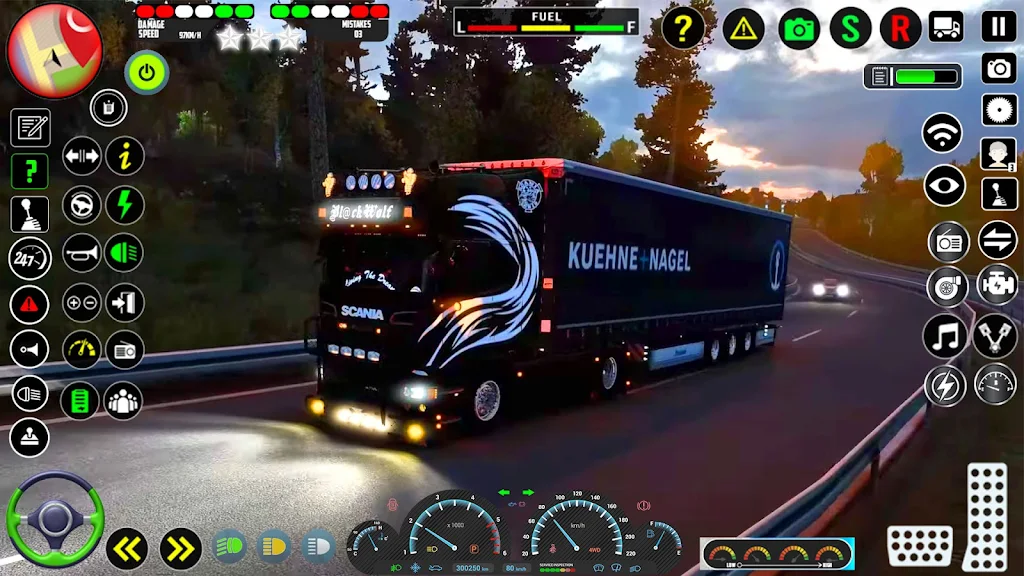Tap the green lightning bolt icon
This screenshot has width=1024, height=576.
click(x=125, y=206)
